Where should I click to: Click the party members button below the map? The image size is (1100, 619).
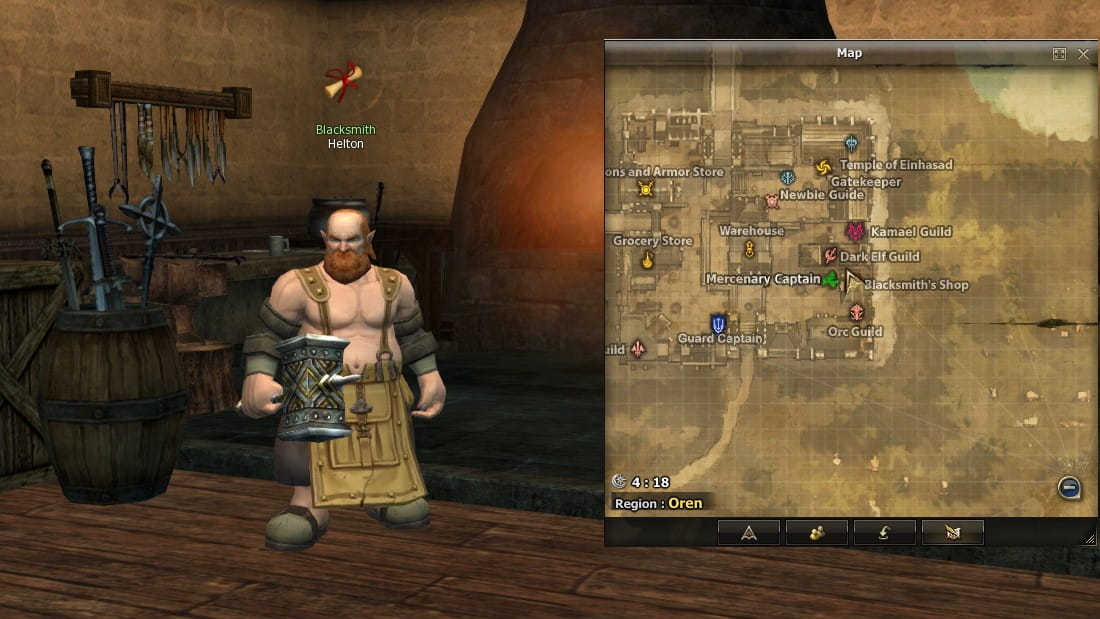(817, 533)
